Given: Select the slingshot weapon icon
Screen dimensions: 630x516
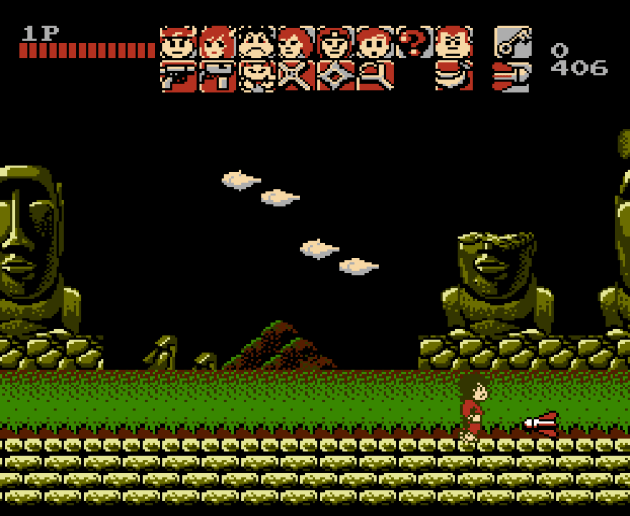Looking at the screenshot, I should (373, 76).
